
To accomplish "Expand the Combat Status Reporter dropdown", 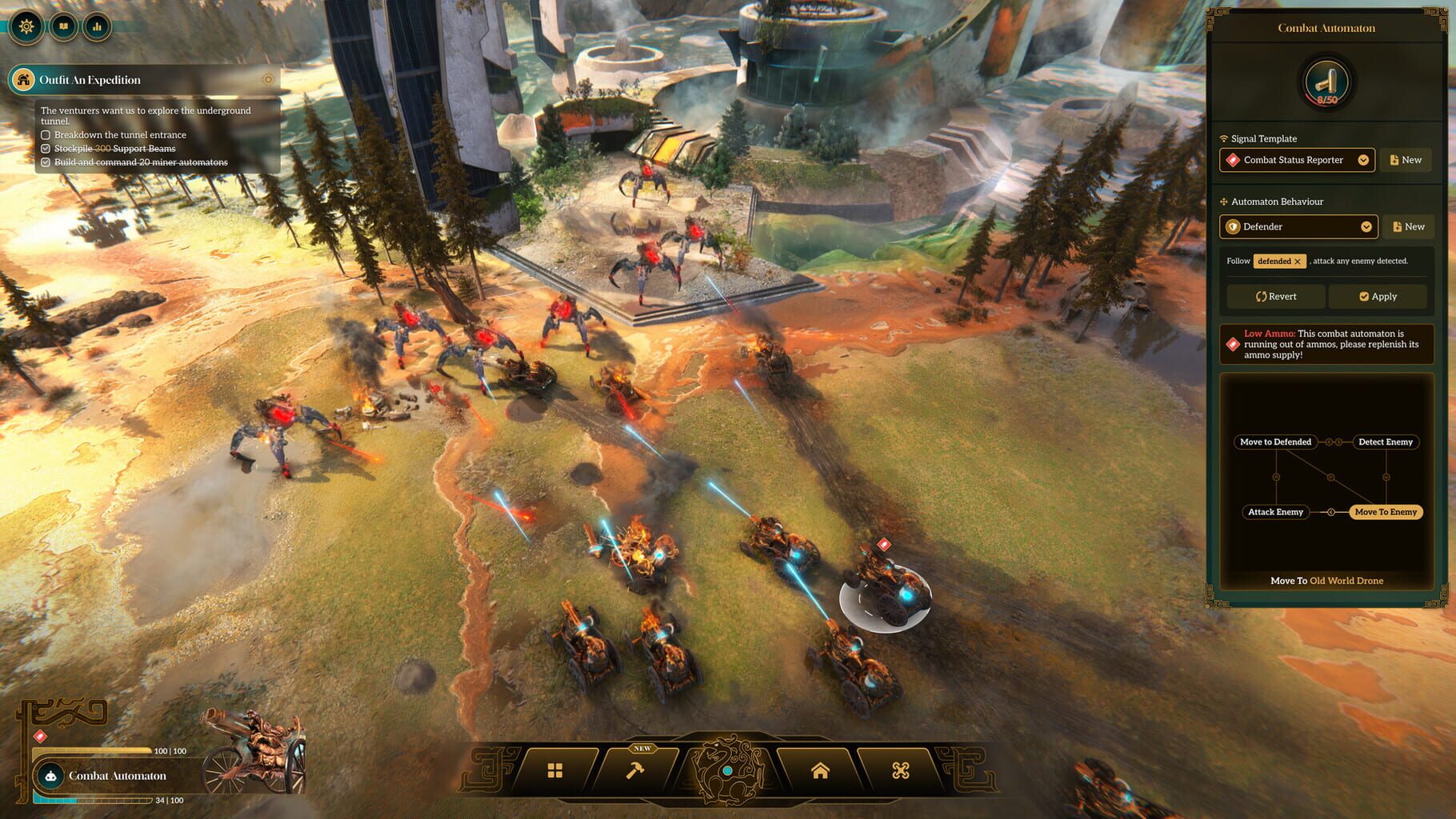I will tap(1363, 160).
